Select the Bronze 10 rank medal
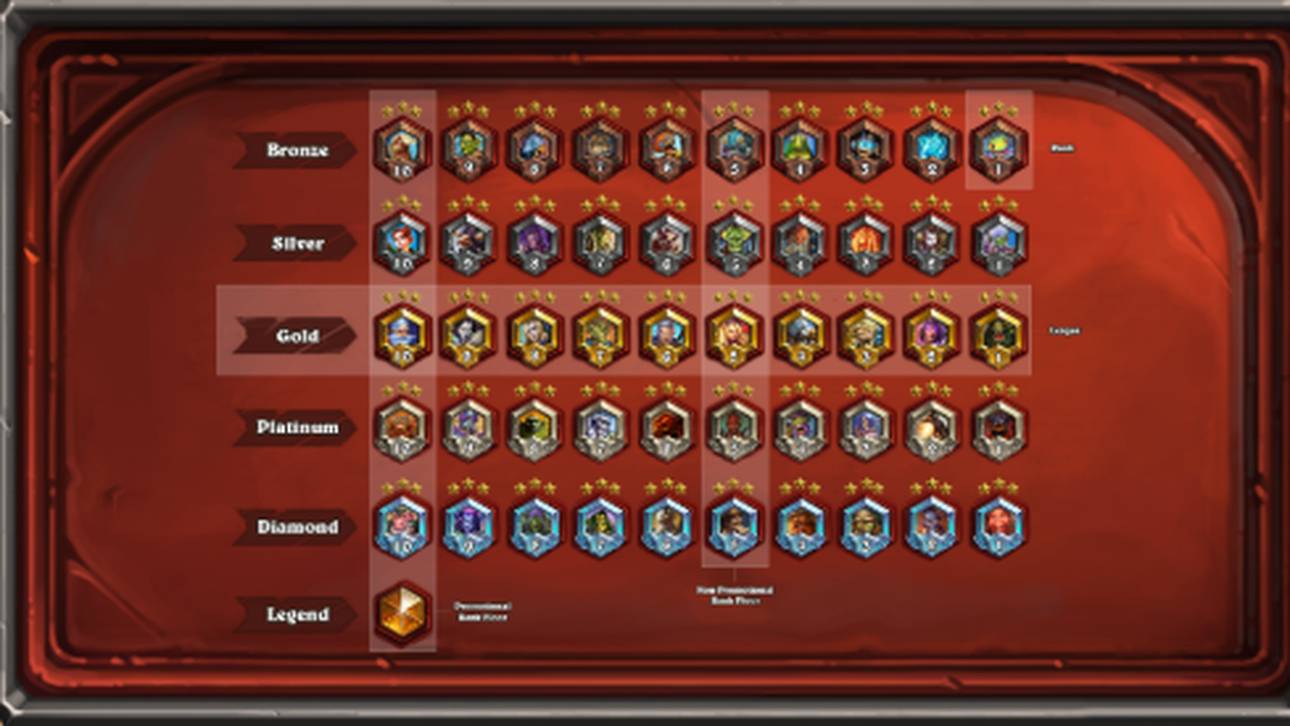 pyautogui.click(x=400, y=150)
